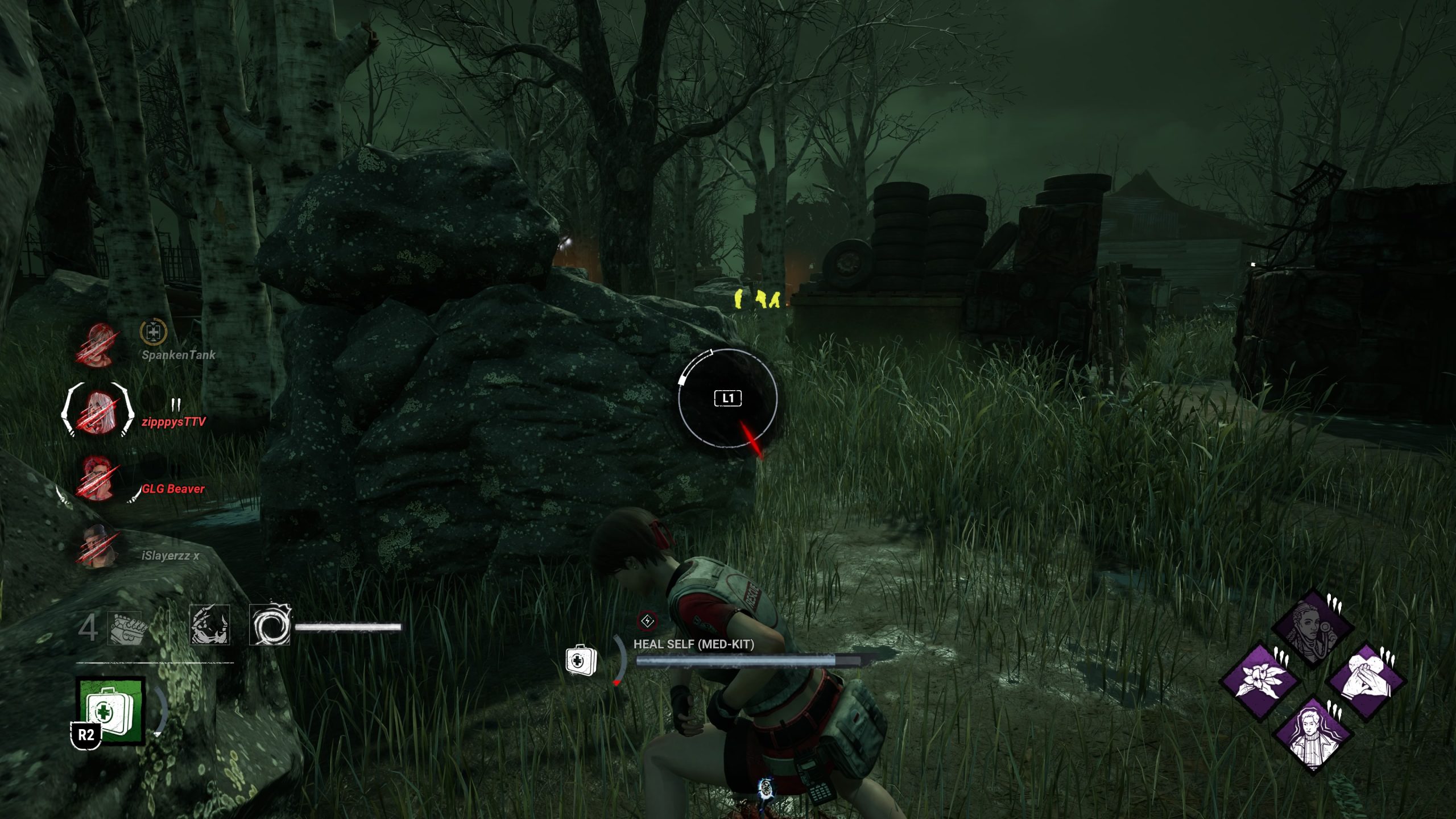Click SpankenTank's survivor portrait
This screenshot has width=1456, height=819.
[x=97, y=345]
